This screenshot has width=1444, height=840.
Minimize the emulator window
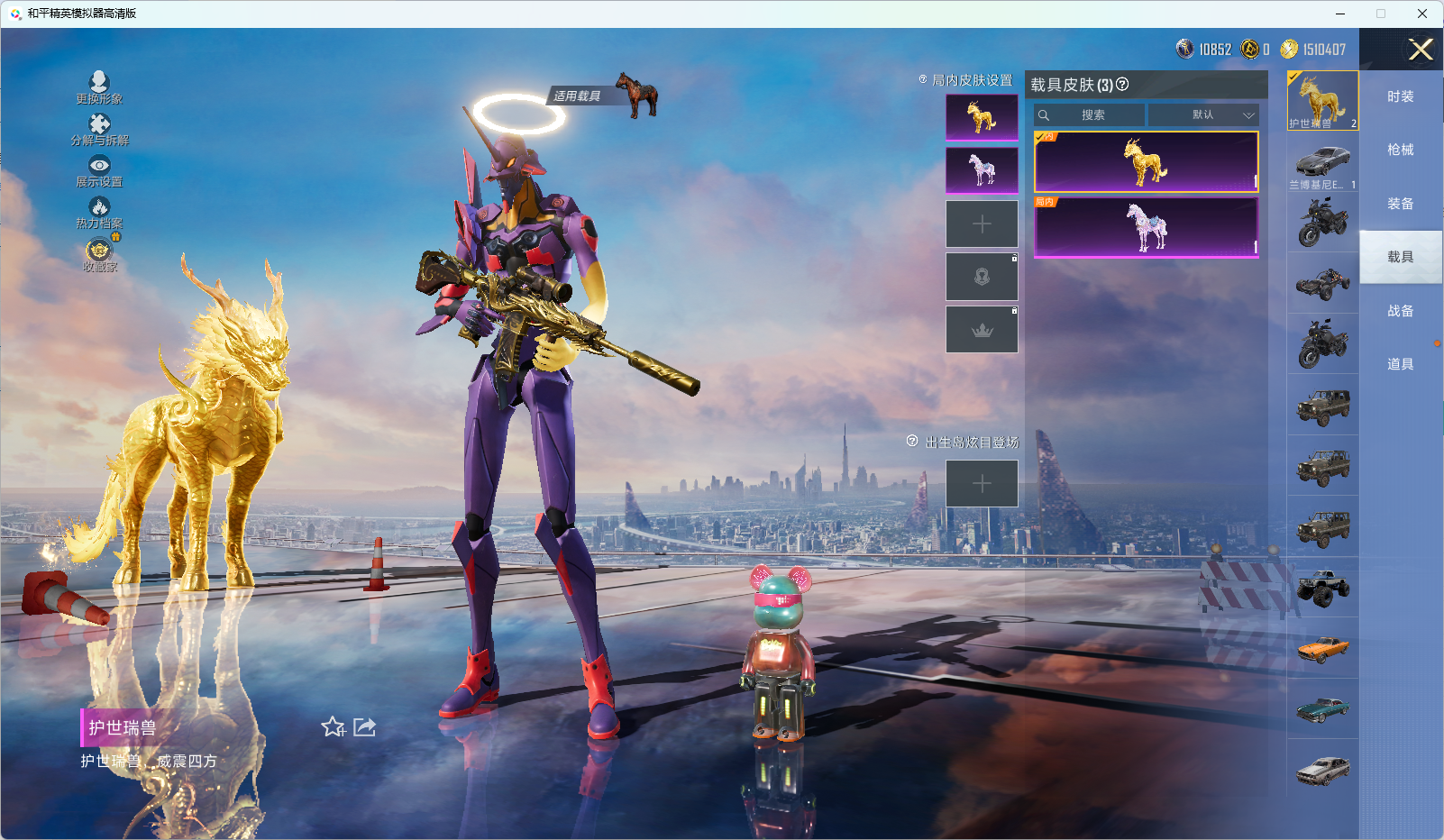pyautogui.click(x=1340, y=14)
